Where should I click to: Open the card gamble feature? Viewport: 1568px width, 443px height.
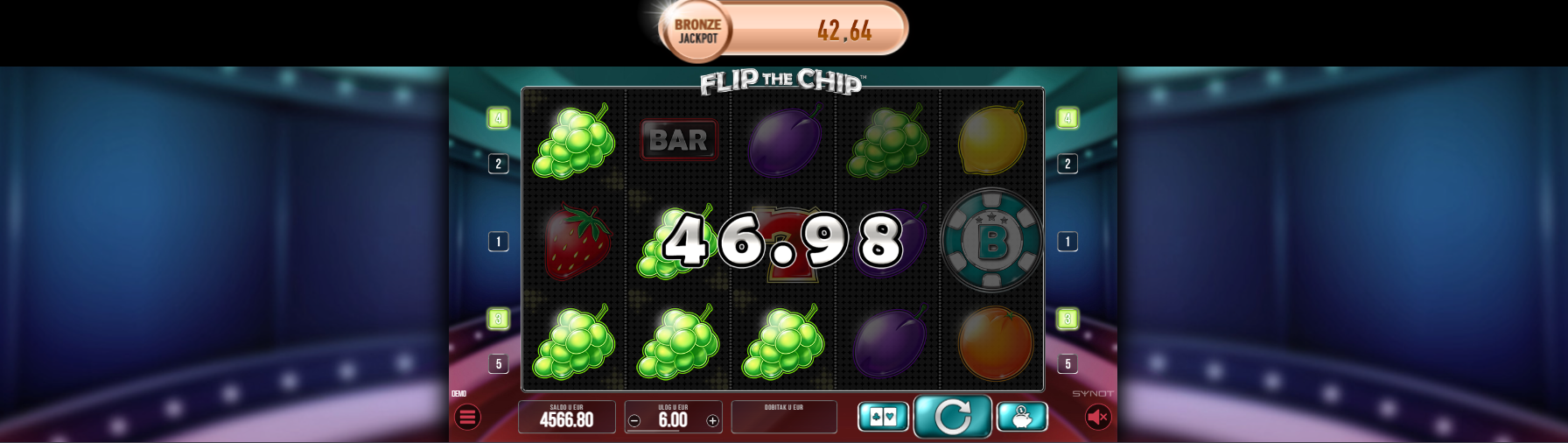tap(883, 417)
